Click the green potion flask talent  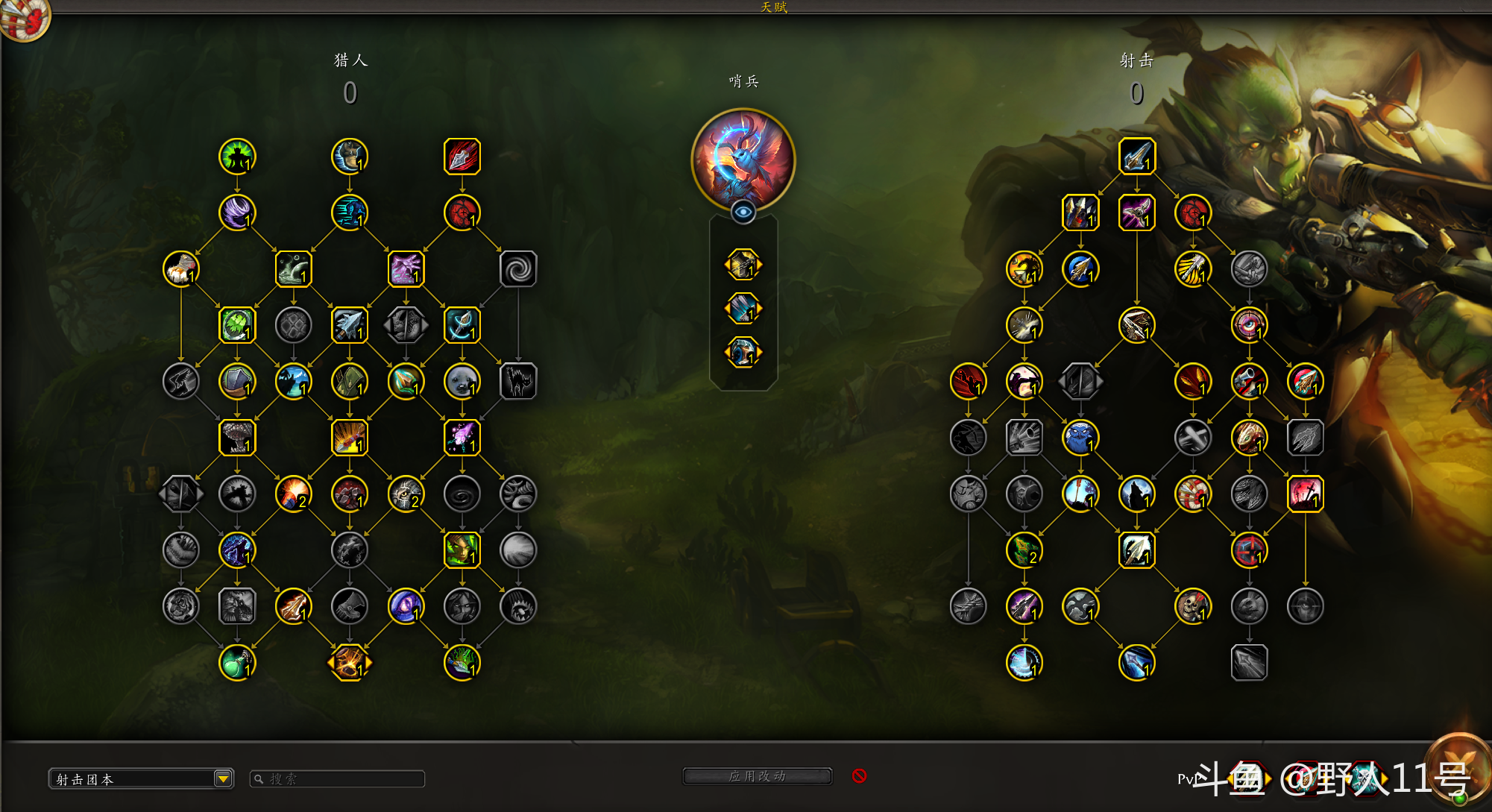click(237, 662)
